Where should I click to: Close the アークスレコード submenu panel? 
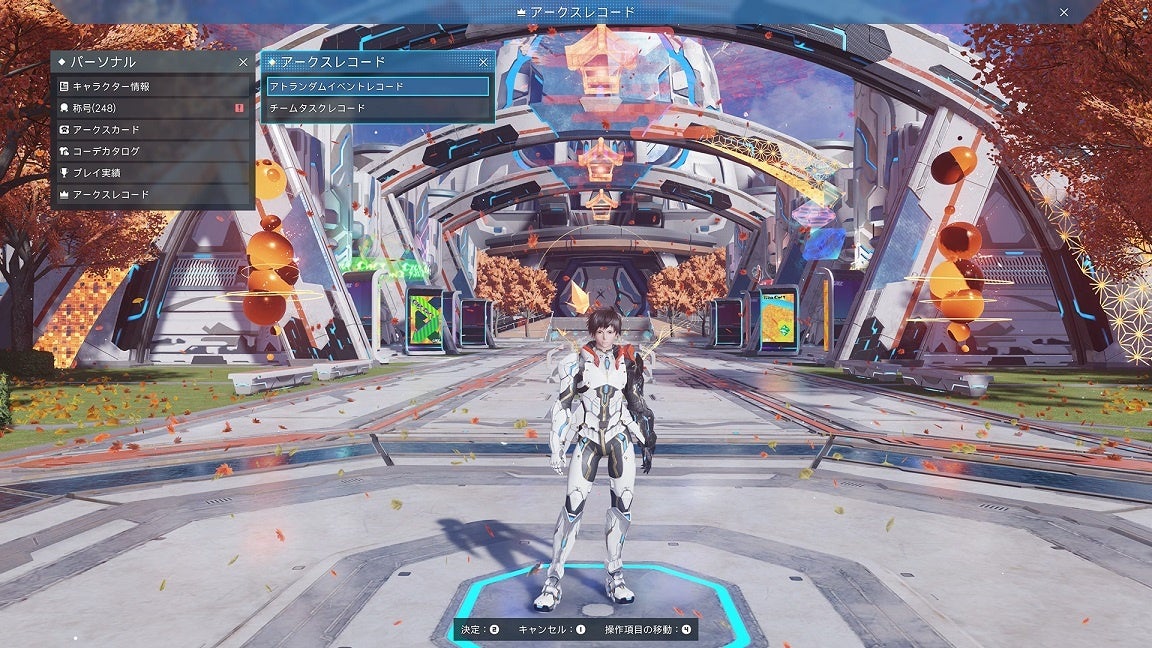click(x=484, y=62)
